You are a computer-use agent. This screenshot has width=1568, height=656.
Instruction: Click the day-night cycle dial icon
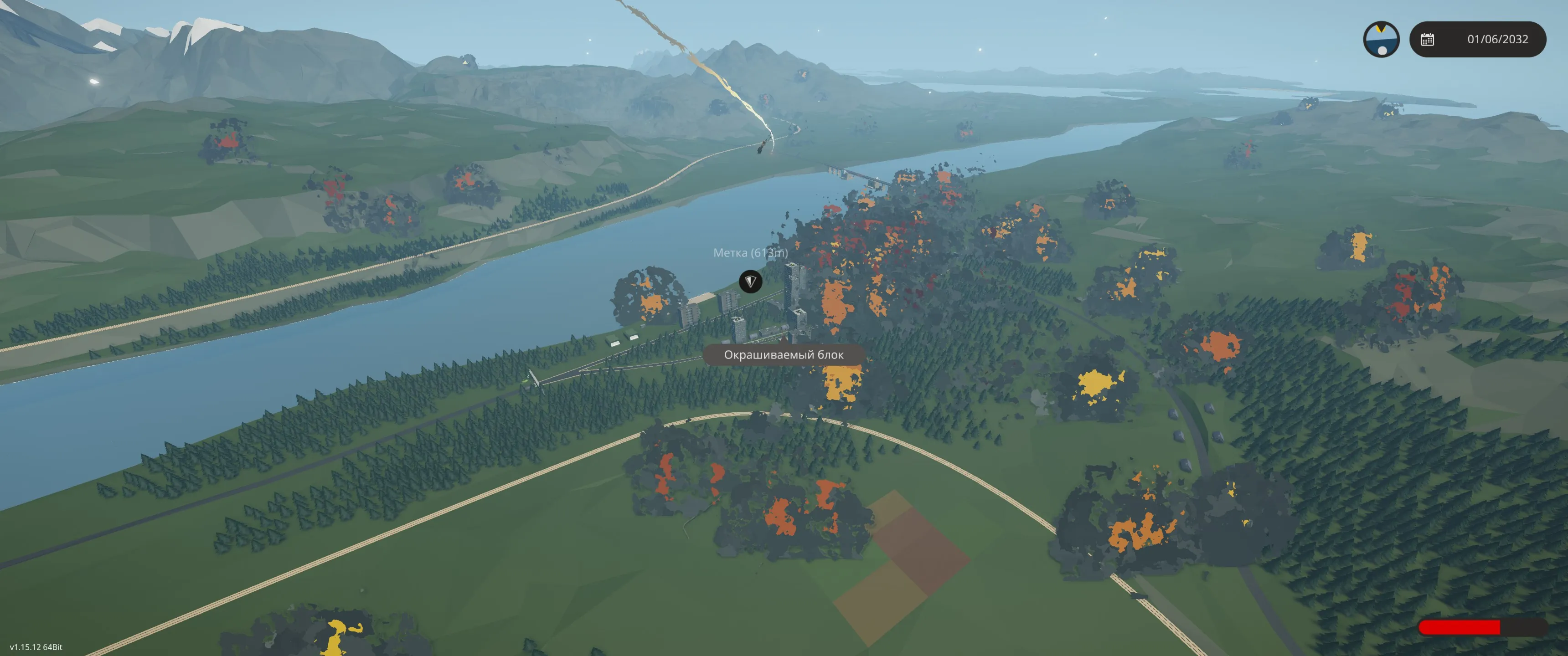pyautogui.click(x=1381, y=40)
